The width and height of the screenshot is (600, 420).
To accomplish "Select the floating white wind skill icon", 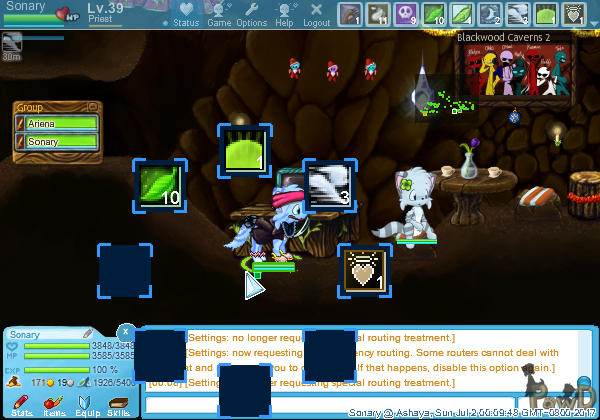I will click(x=329, y=186).
